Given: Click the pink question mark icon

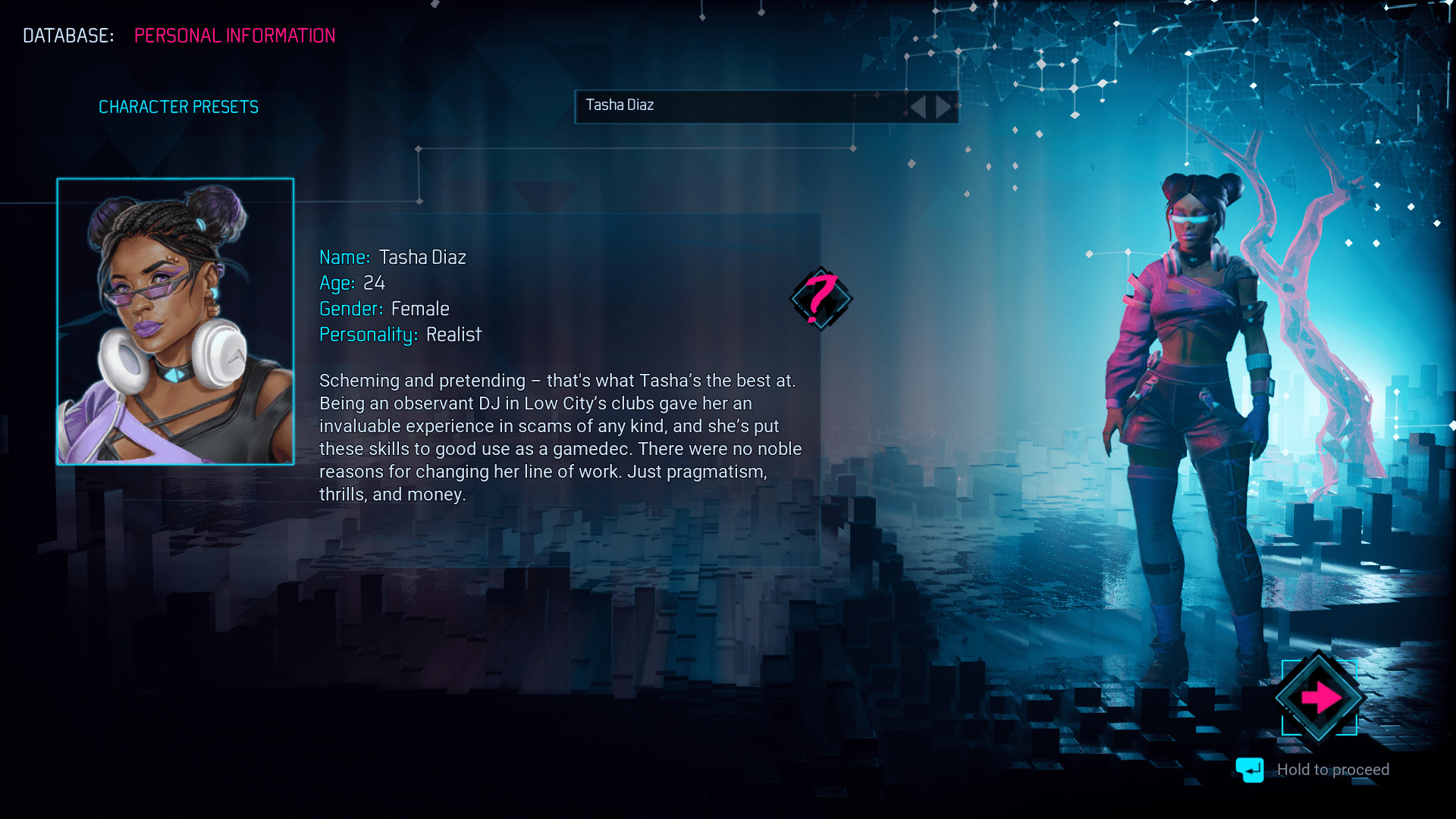Looking at the screenshot, I should point(821,300).
